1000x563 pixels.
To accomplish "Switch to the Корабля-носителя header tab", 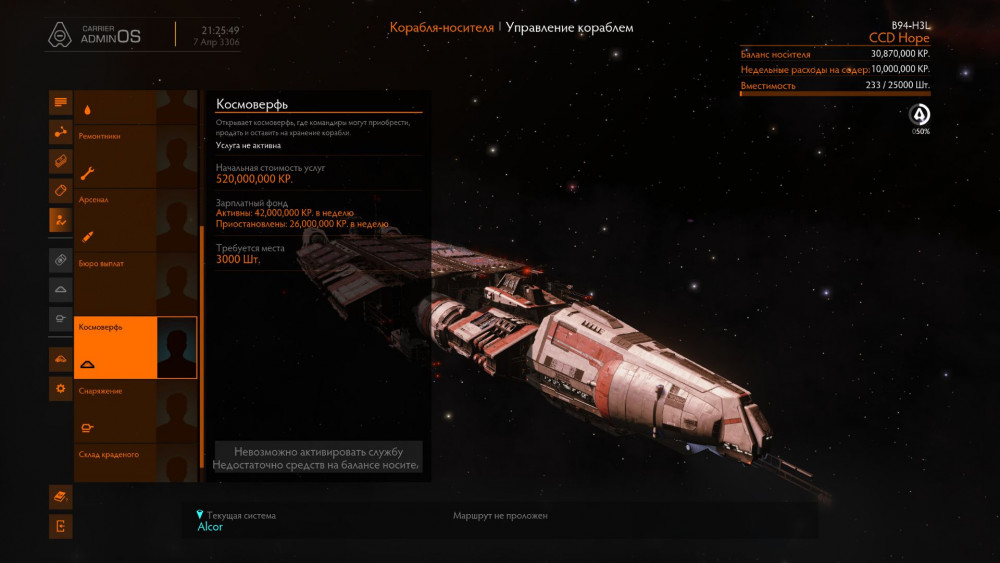I will click(x=441, y=28).
